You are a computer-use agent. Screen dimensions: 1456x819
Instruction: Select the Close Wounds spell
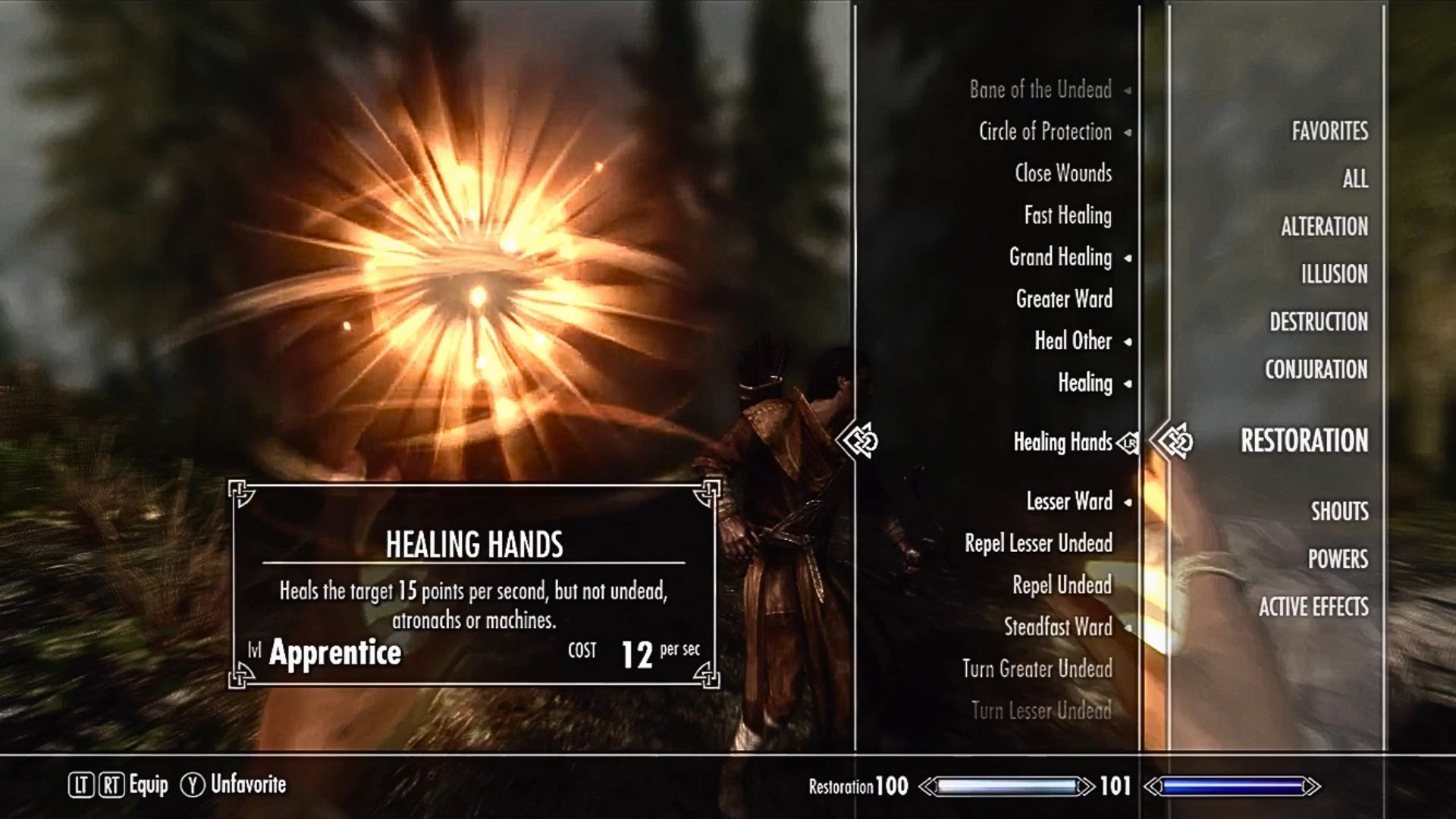pyautogui.click(x=1063, y=174)
